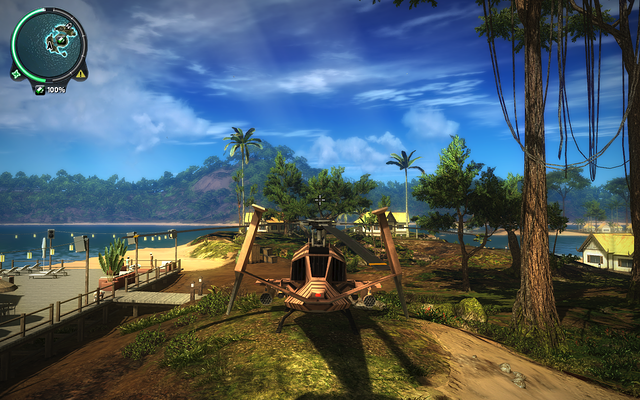Screen dimensions: 640x400
Task: Select the yellow warning triangle icon
Action: coord(81,73)
